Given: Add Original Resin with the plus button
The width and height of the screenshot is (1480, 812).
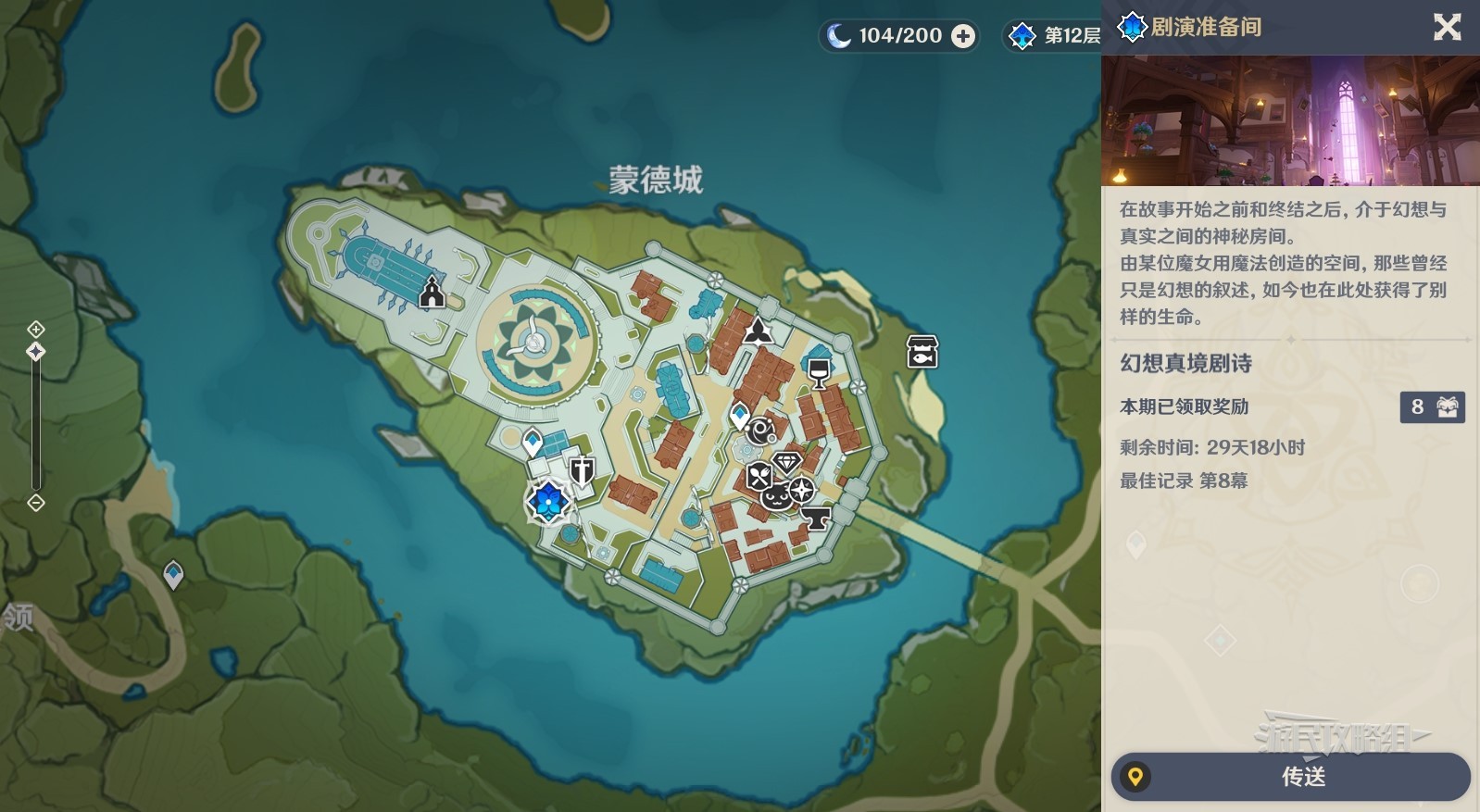Looking at the screenshot, I should point(963,36).
